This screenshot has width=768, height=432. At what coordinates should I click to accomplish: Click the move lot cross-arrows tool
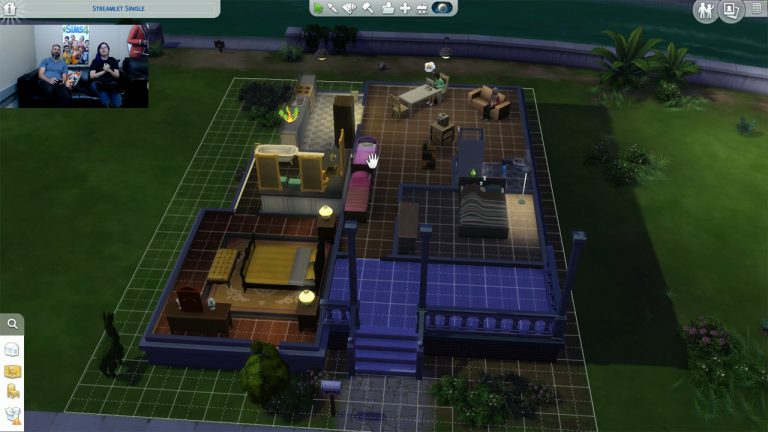(x=404, y=8)
